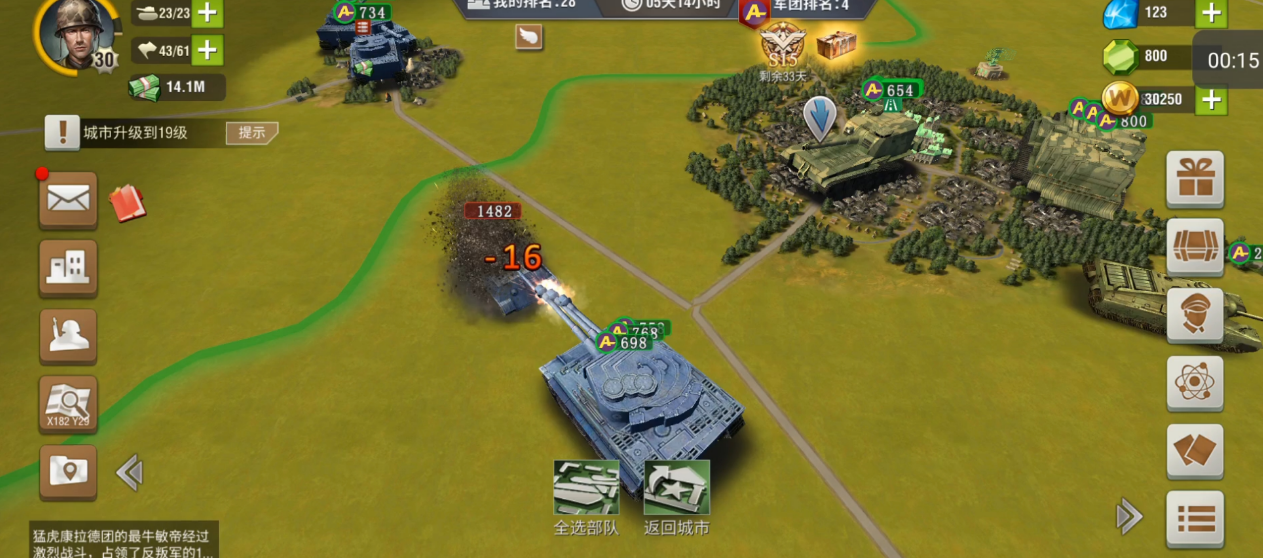Open the red book icon
Screen dimensions: 1263x558
coord(127,203)
